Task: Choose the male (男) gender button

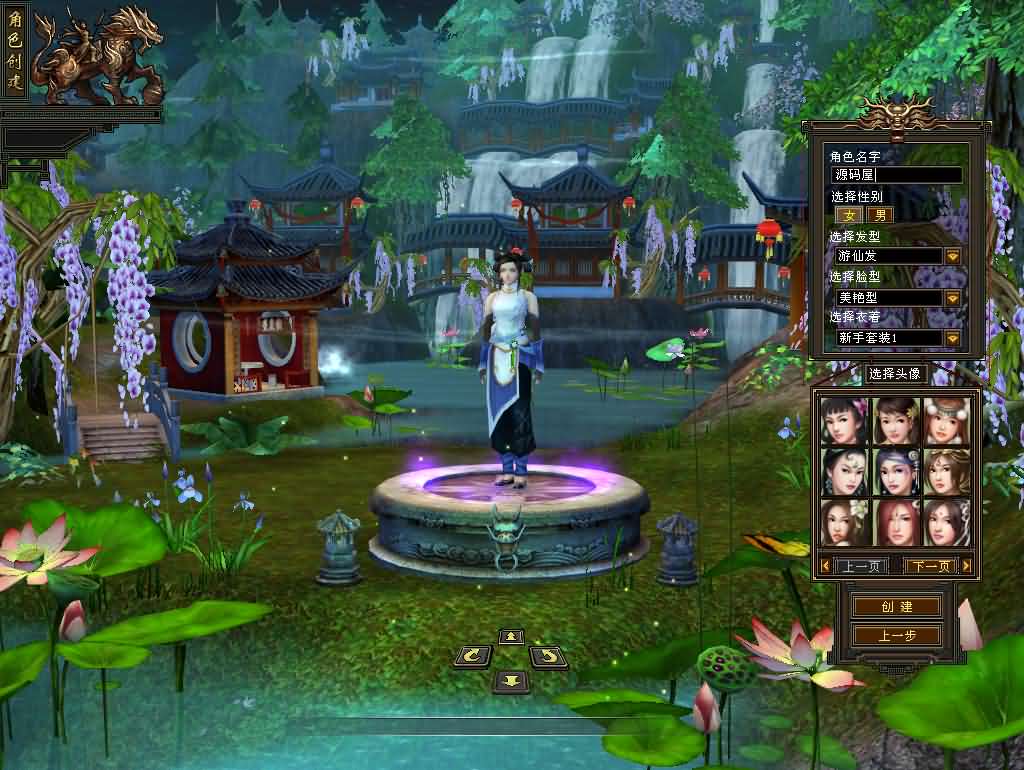Action: point(879,215)
